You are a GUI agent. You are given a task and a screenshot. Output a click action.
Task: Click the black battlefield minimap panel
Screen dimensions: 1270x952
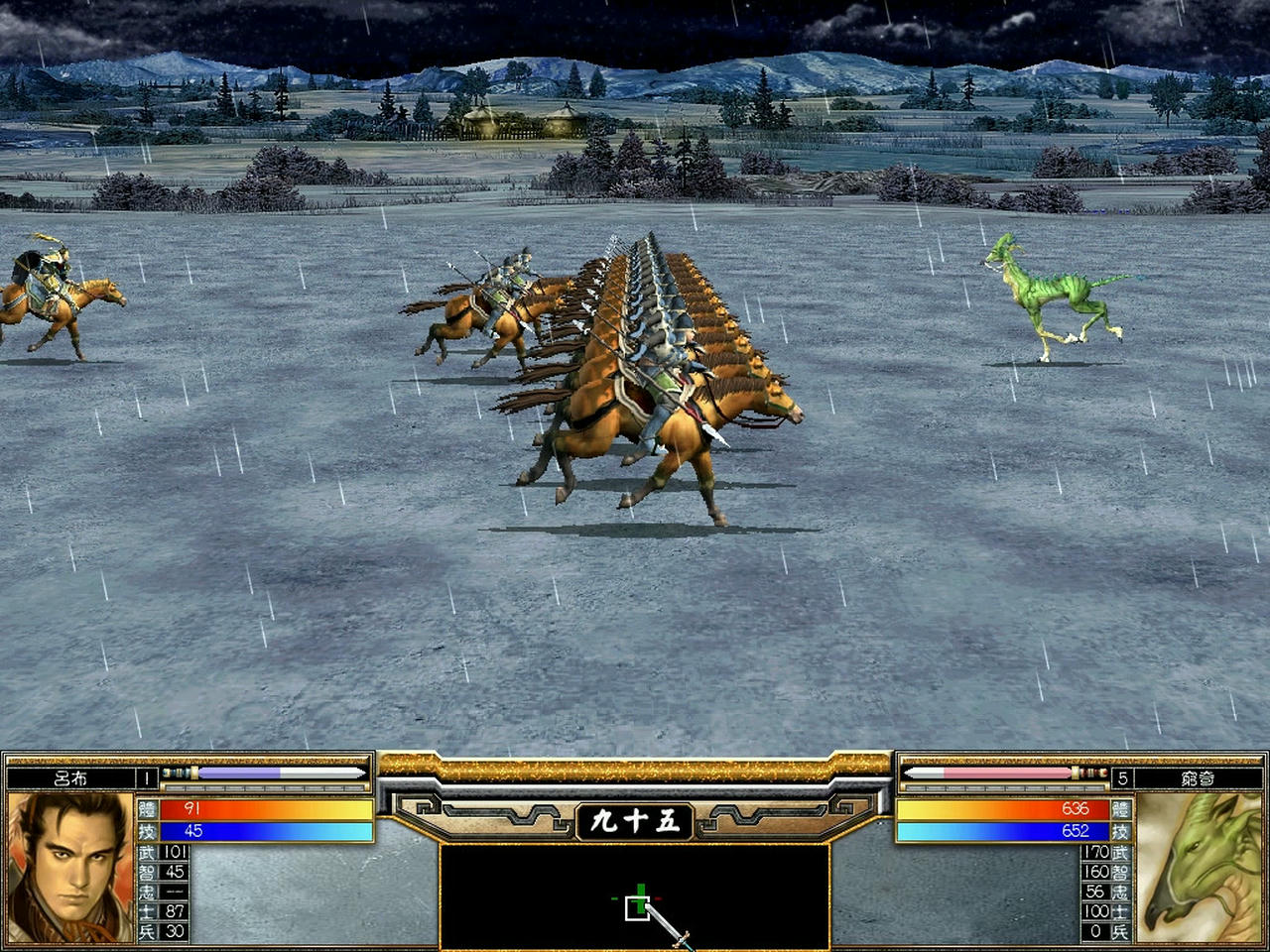pos(635,896)
